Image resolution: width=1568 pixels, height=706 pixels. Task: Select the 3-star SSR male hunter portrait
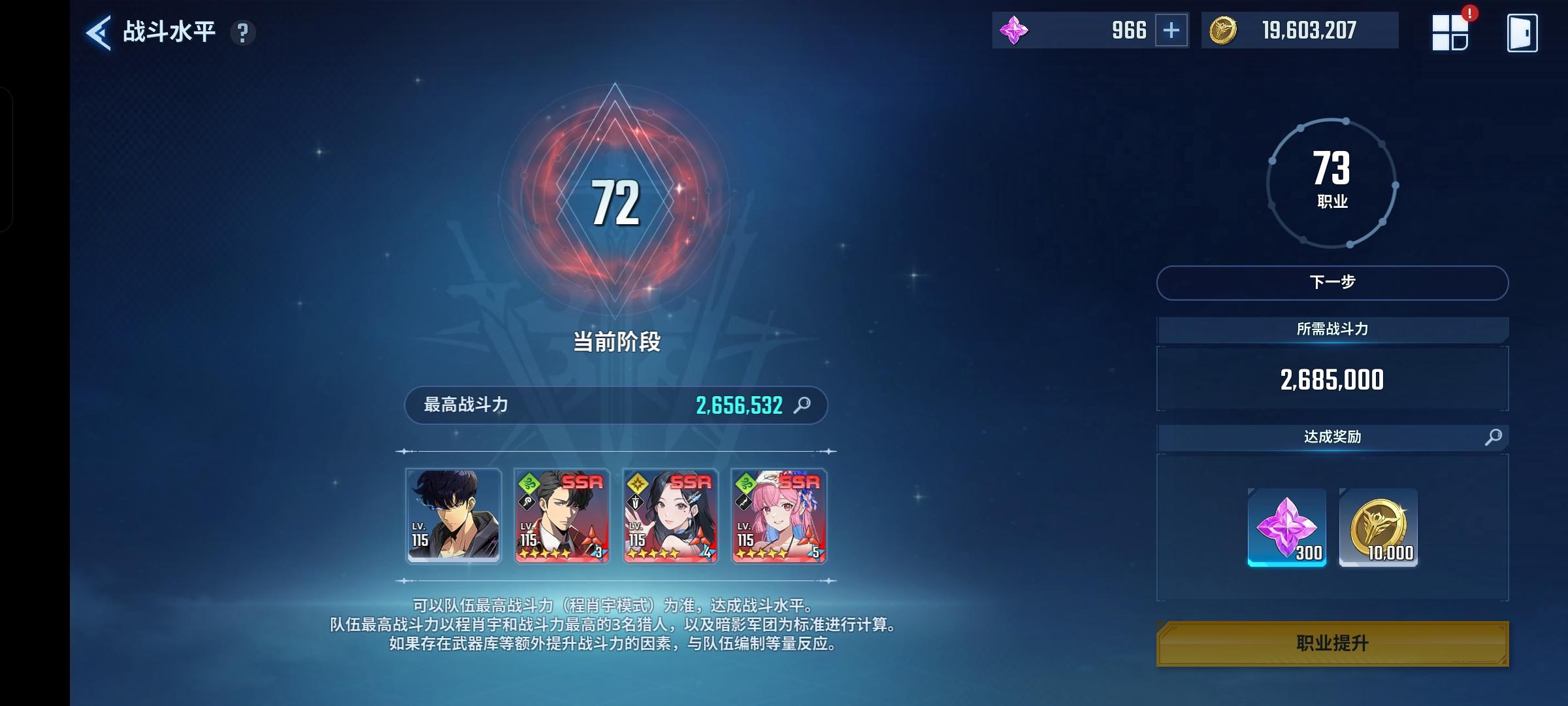(562, 516)
